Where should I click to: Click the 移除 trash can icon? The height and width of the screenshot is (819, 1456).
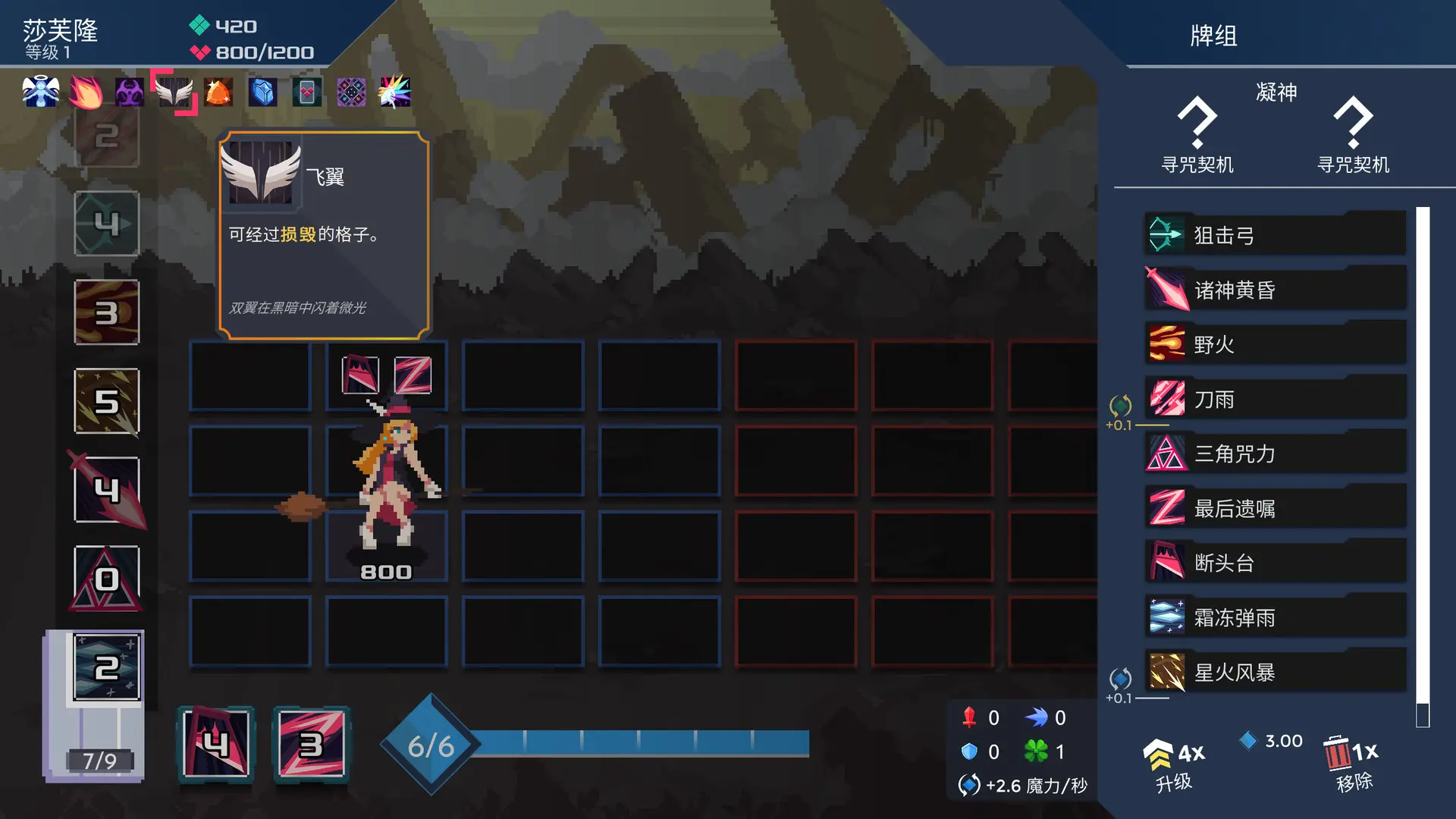tap(1339, 755)
